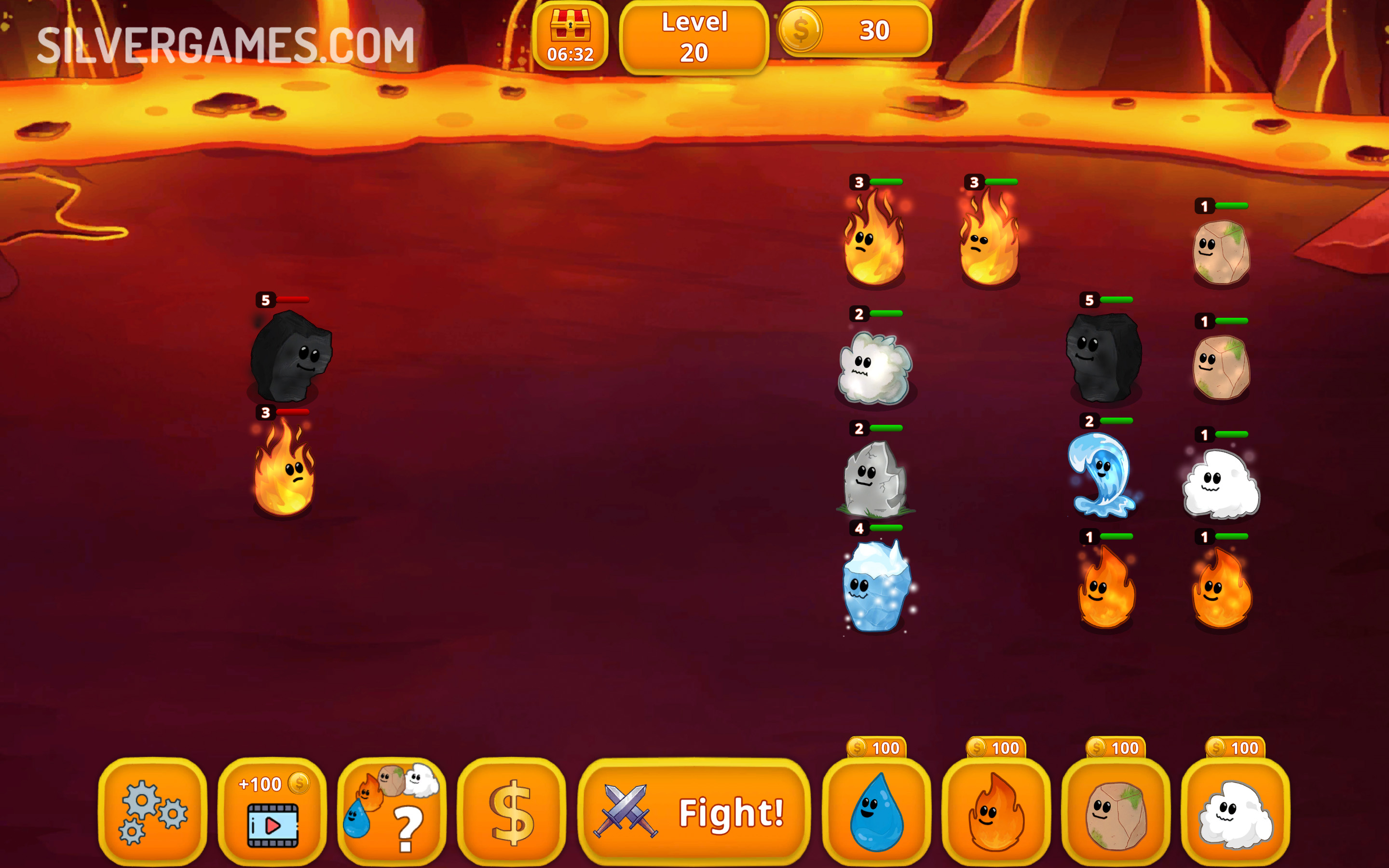This screenshot has width=1389, height=868.
Task: Start the battle with Fight!
Action: (694, 812)
